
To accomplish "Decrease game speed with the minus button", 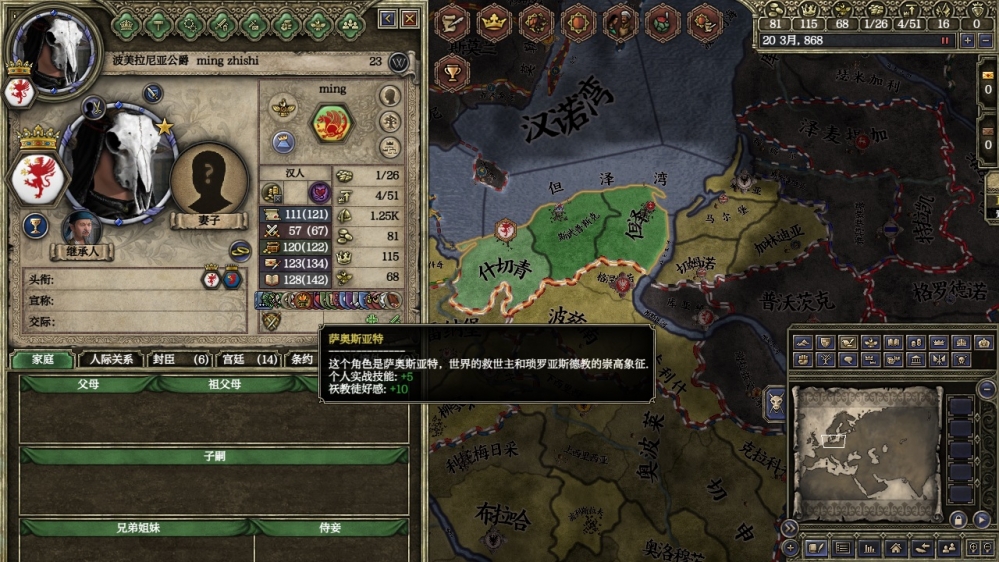I will click(x=986, y=41).
